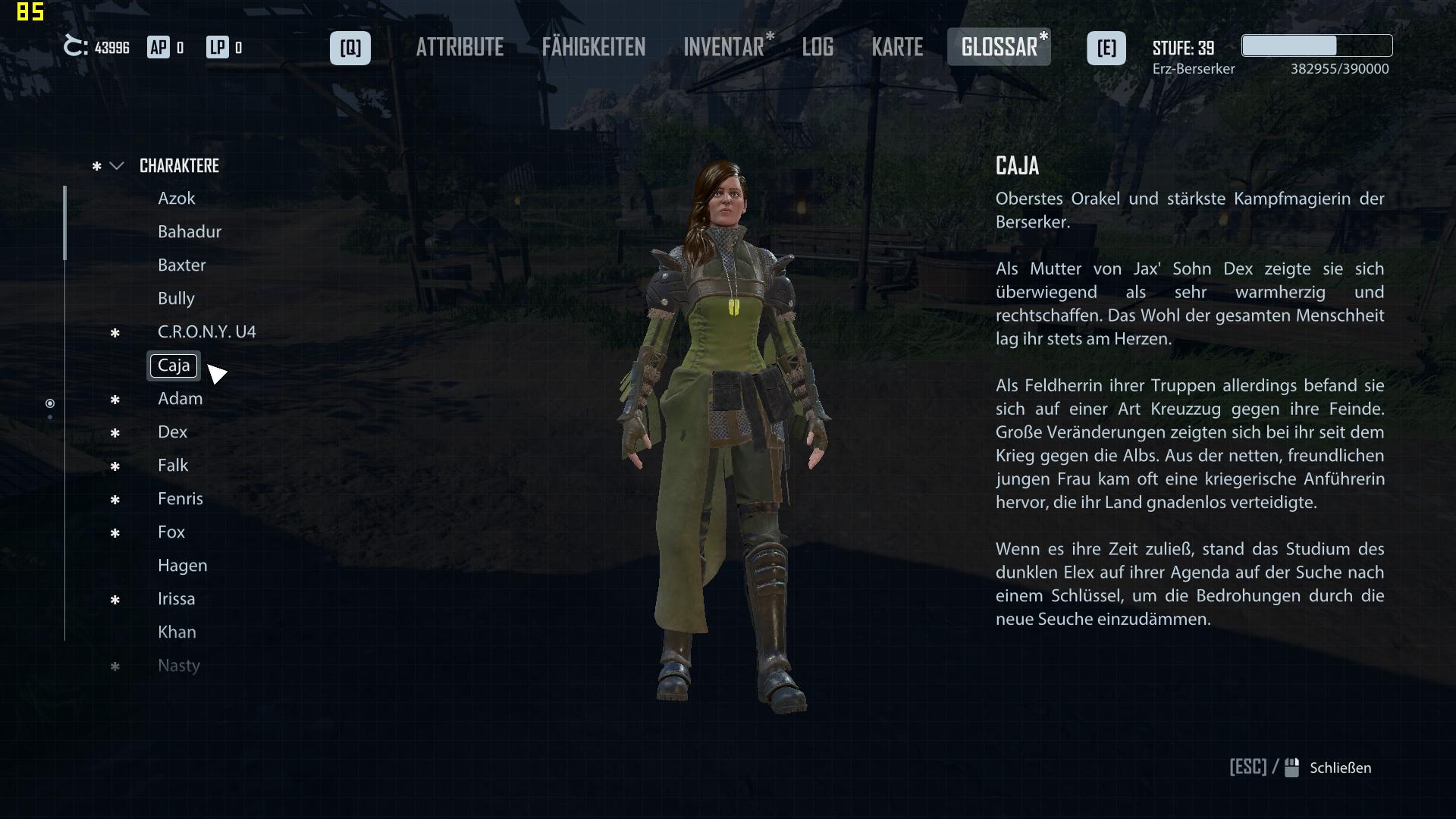Choose Dex from the list
1456x819 pixels.
coord(172,432)
